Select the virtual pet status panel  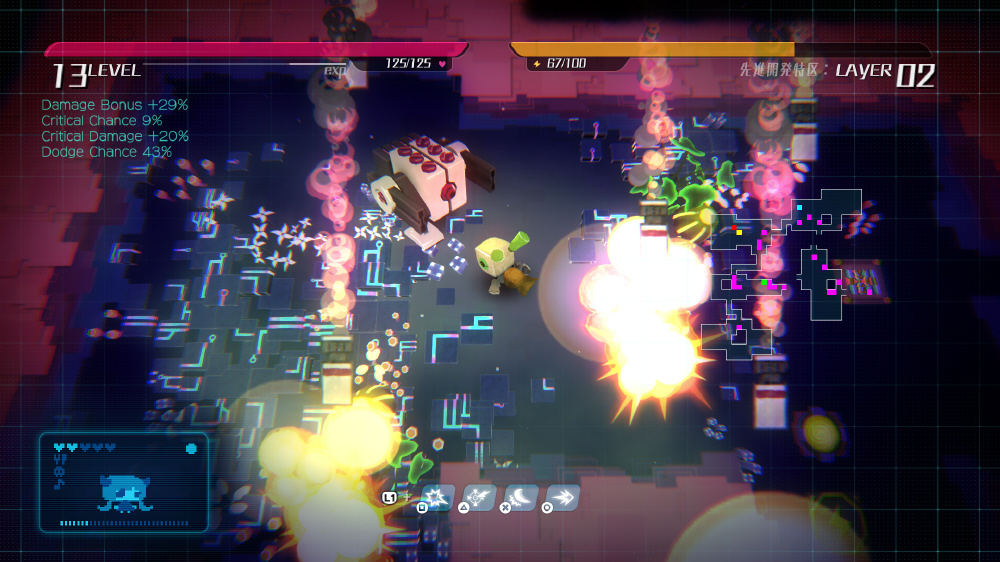pos(124,482)
